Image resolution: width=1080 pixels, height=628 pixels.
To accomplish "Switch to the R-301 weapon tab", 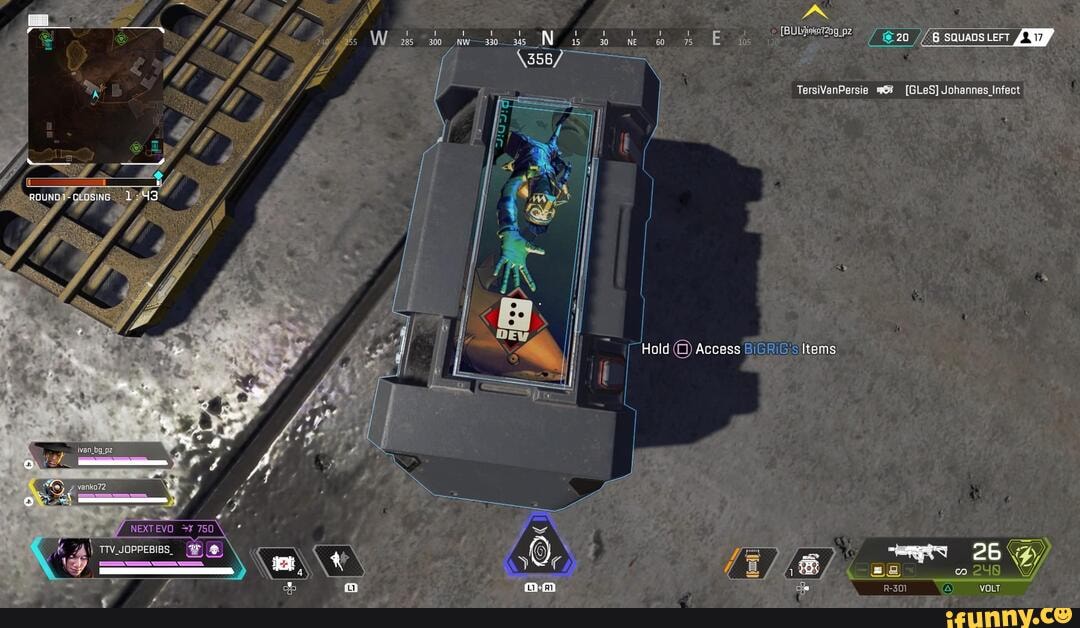I will pyautogui.click(x=895, y=589).
